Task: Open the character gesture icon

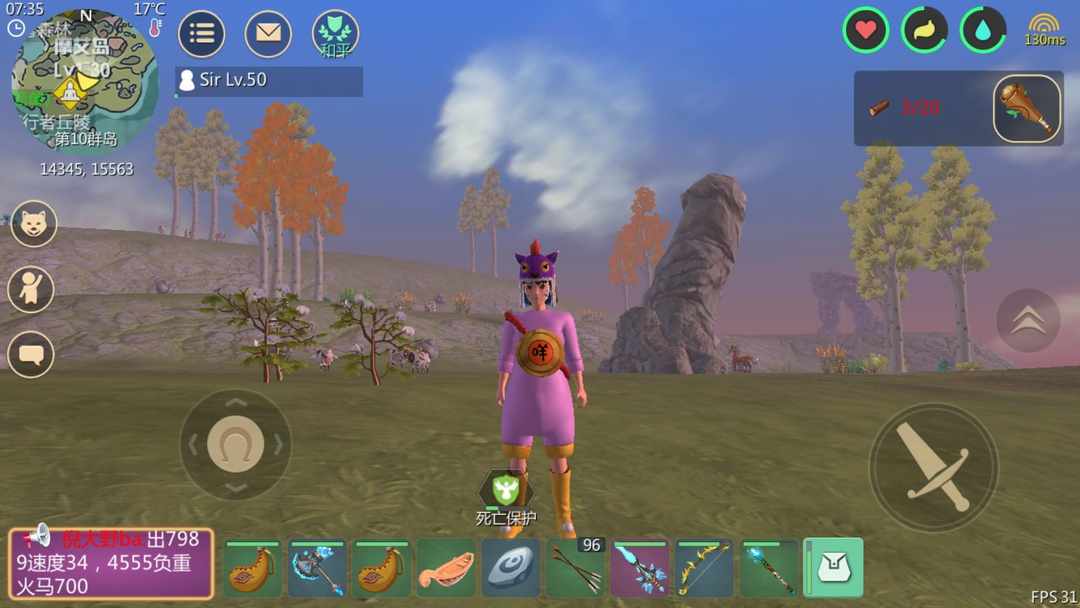Action: (x=31, y=289)
